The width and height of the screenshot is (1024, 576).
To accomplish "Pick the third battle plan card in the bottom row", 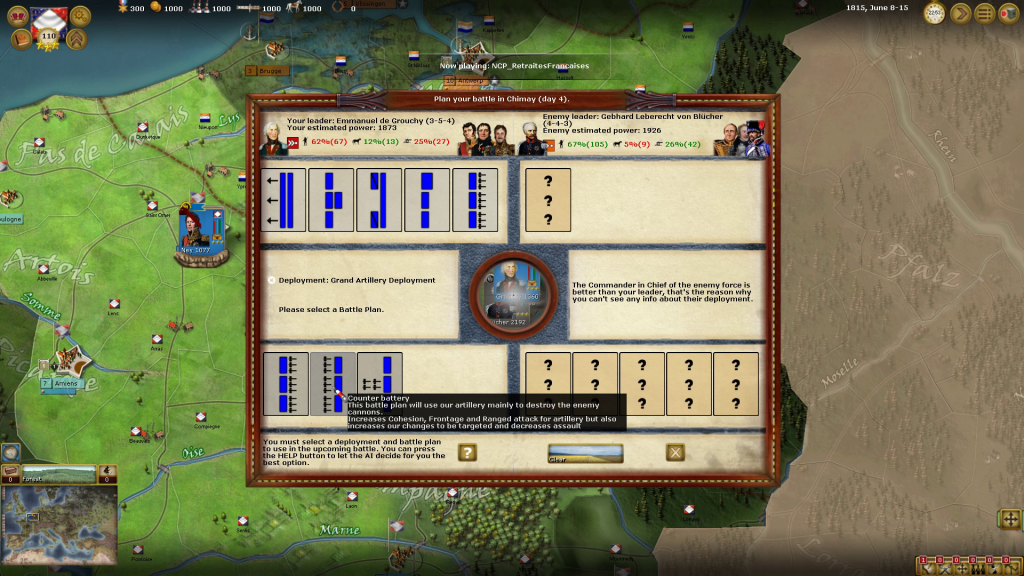I will pyautogui.click(x=380, y=383).
